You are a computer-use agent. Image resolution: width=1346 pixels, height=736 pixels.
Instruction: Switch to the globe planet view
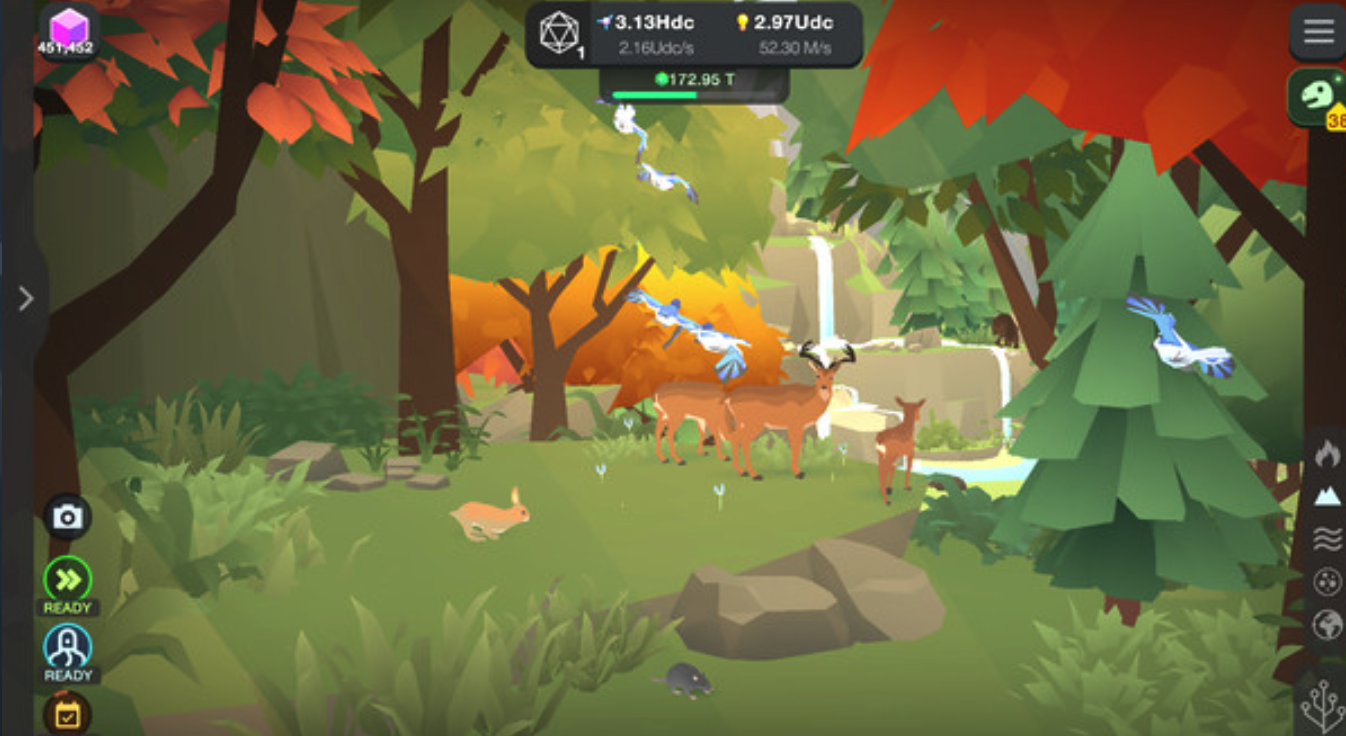pyautogui.click(x=1327, y=626)
